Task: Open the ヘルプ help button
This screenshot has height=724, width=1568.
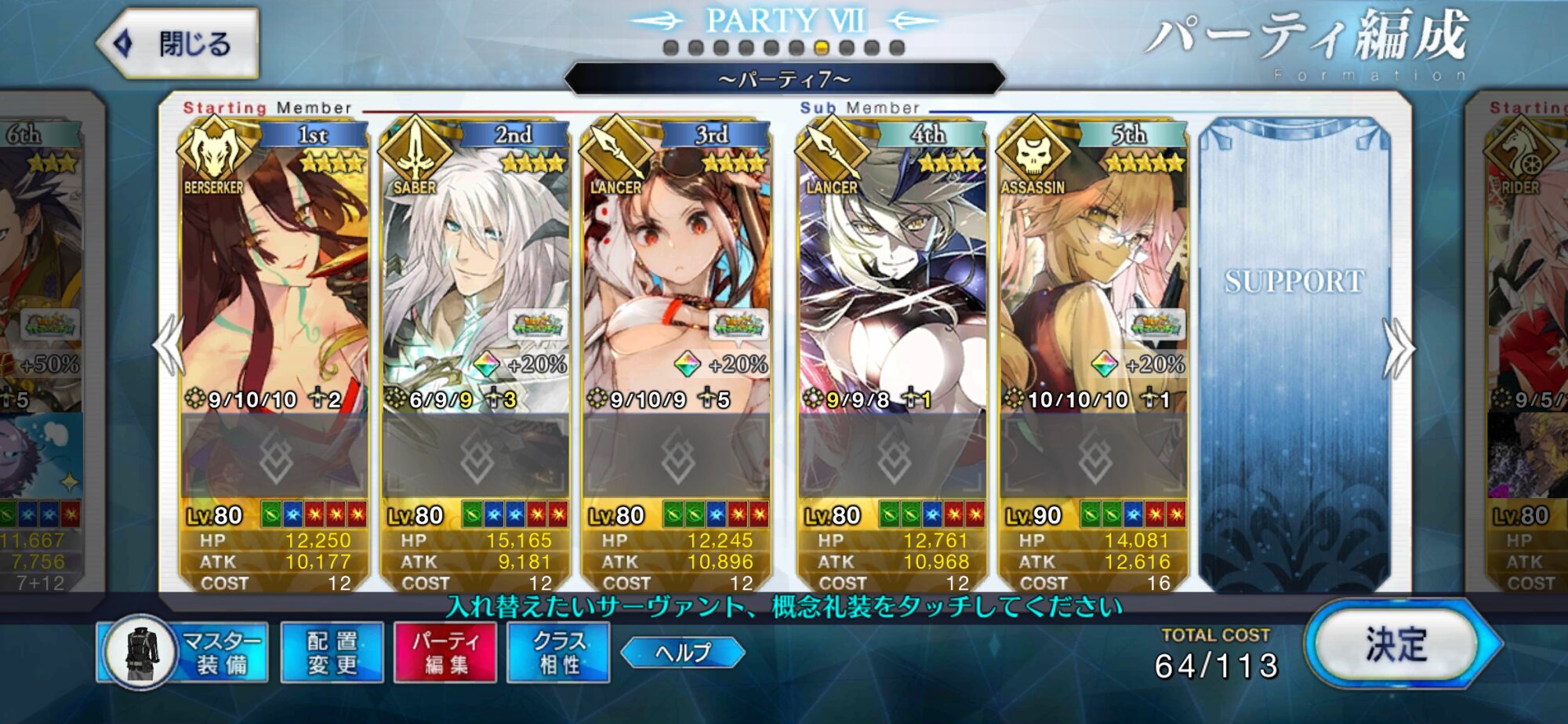Action: pos(682,653)
